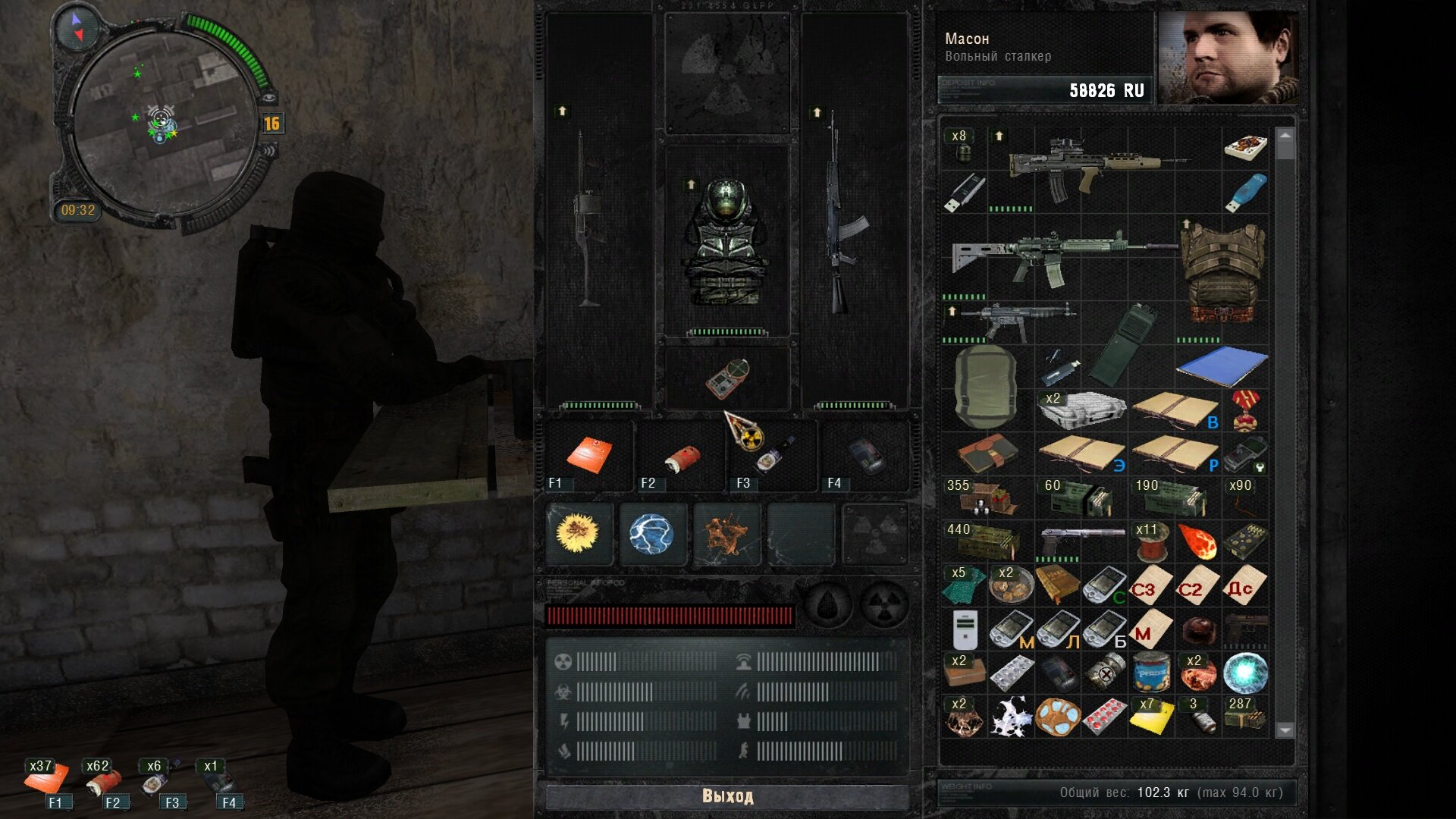
Task: Pick the glowing cyan orb artifact
Action: tap(1245, 673)
